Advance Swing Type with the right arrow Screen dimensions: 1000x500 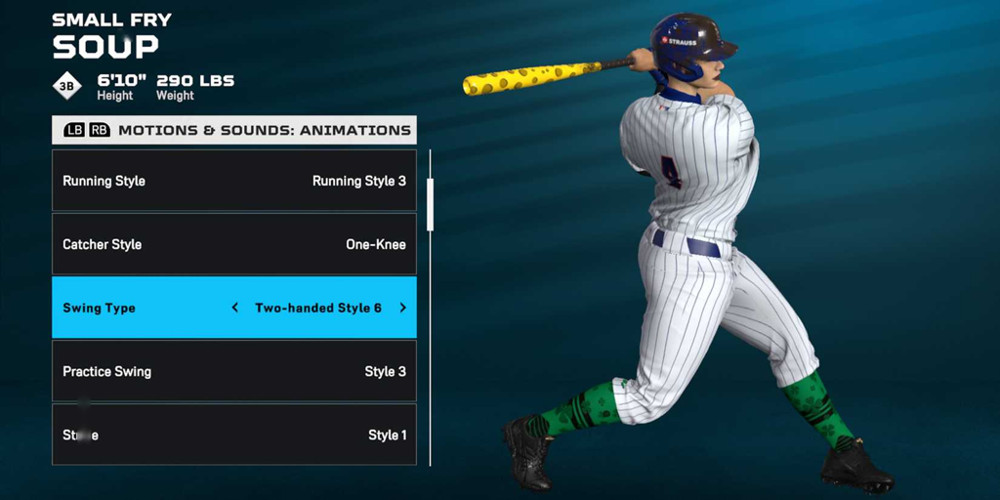(x=403, y=308)
